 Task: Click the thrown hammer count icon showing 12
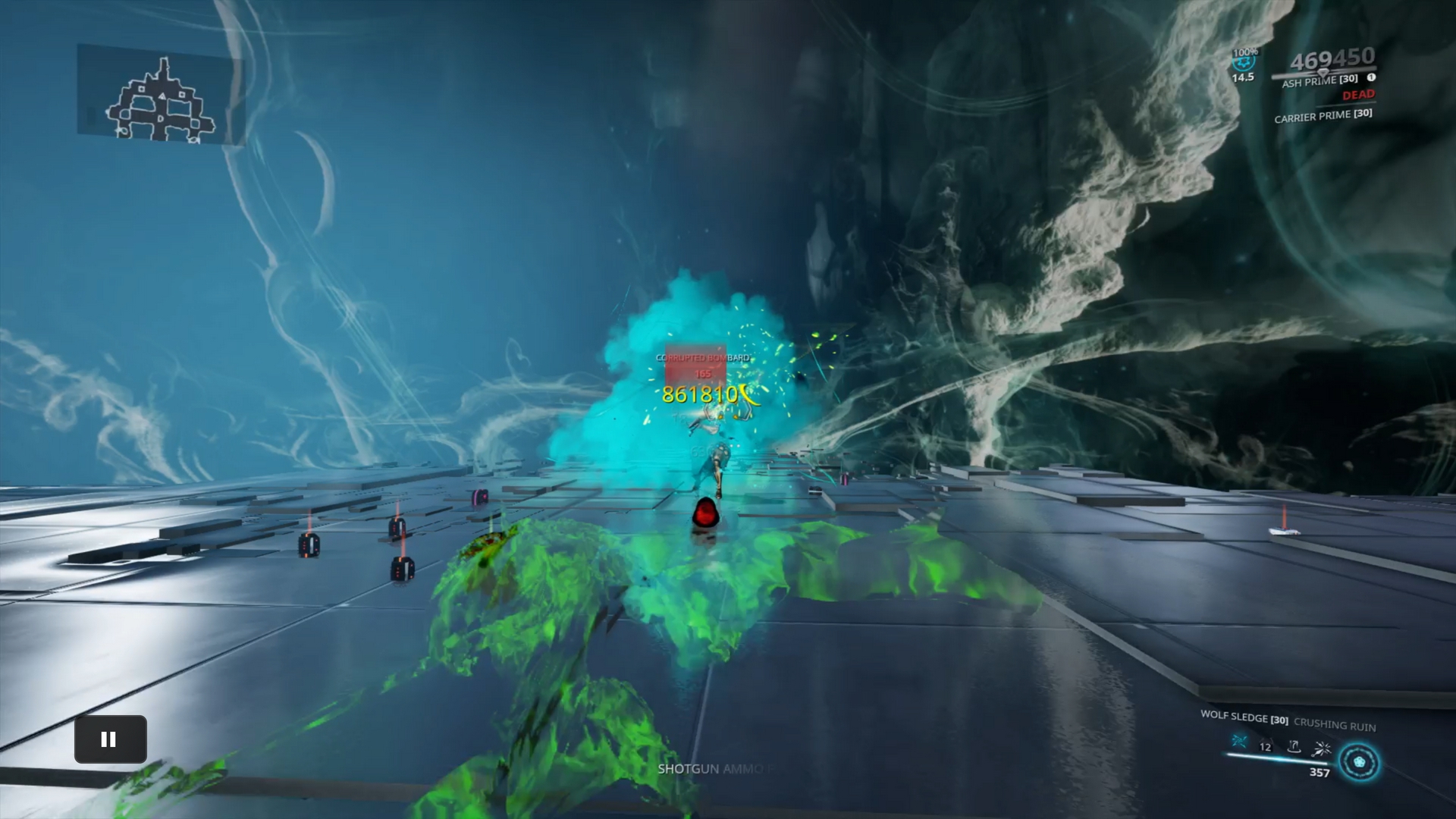coord(1263,745)
